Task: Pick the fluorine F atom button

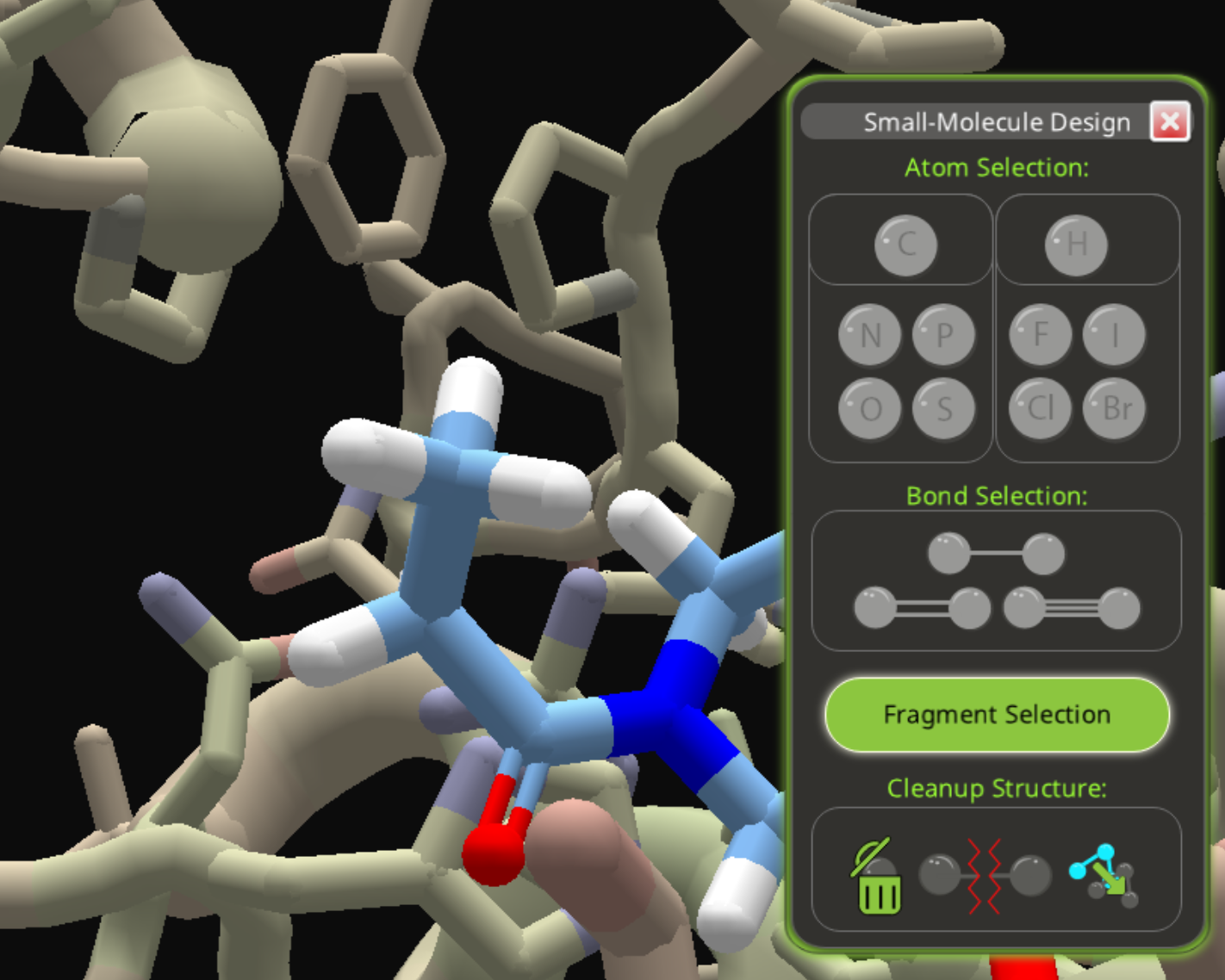Action: pos(1041,335)
